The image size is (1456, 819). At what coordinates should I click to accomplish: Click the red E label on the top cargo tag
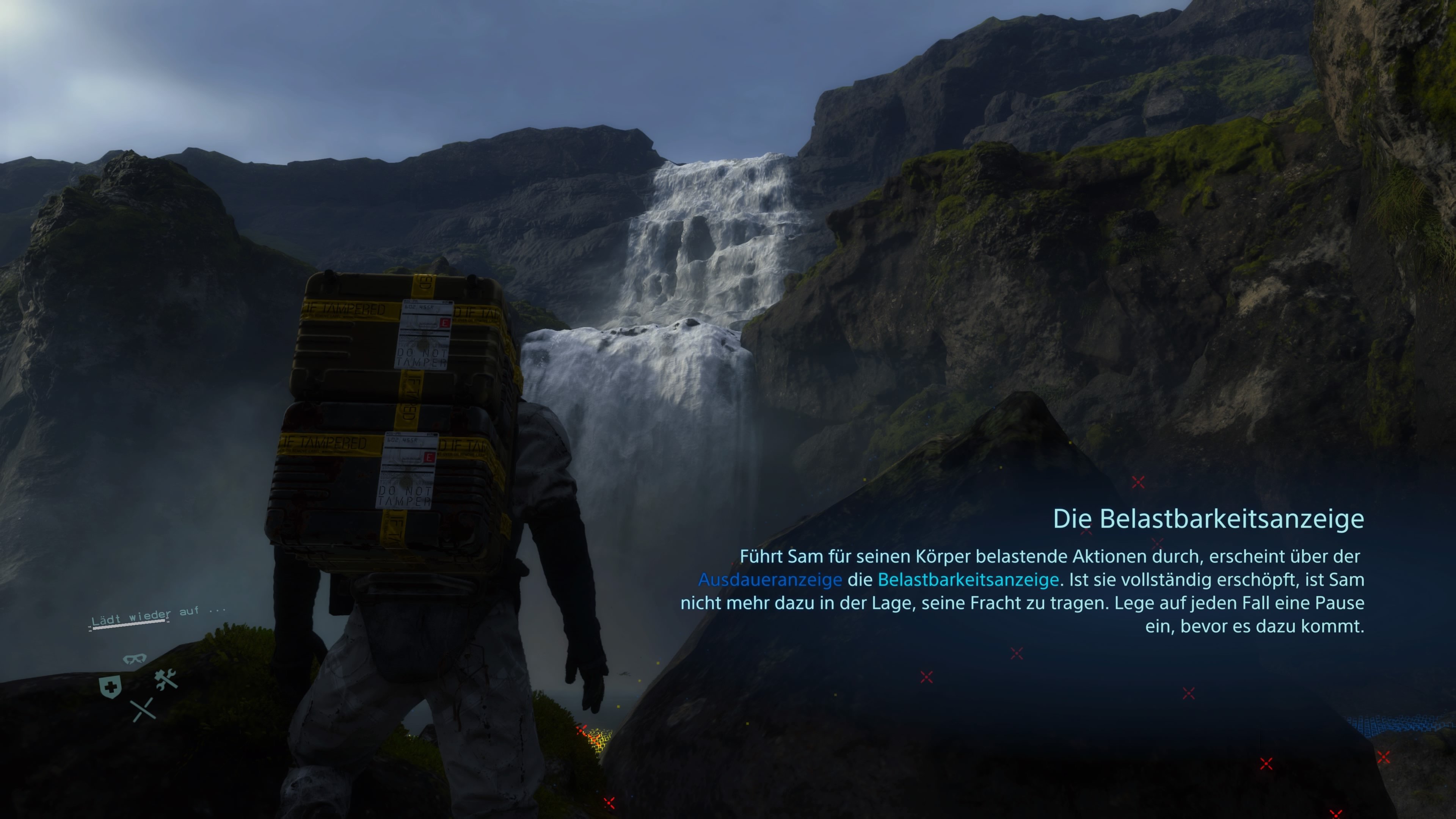click(445, 323)
